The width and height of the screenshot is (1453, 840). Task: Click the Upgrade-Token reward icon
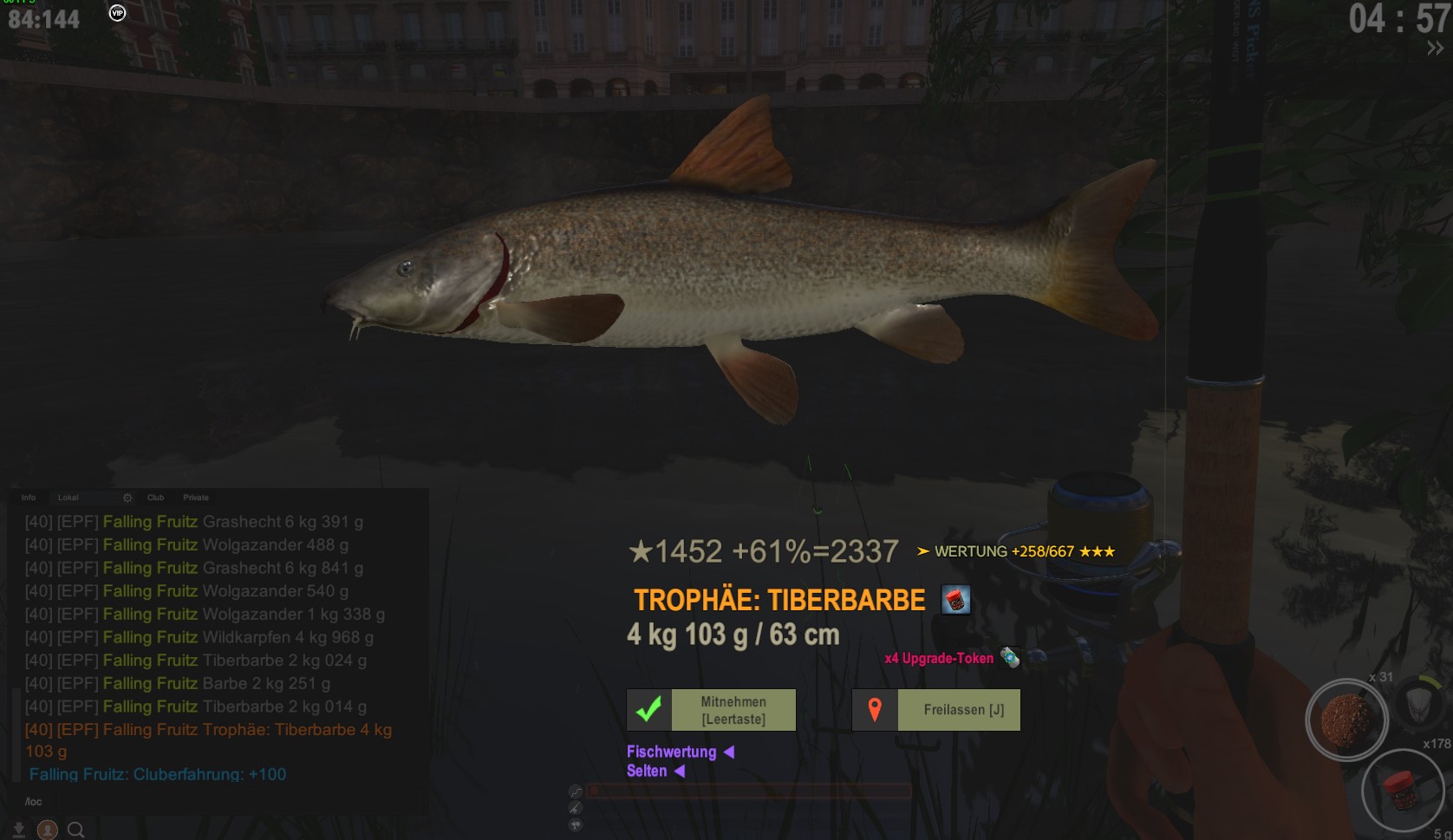(1009, 658)
